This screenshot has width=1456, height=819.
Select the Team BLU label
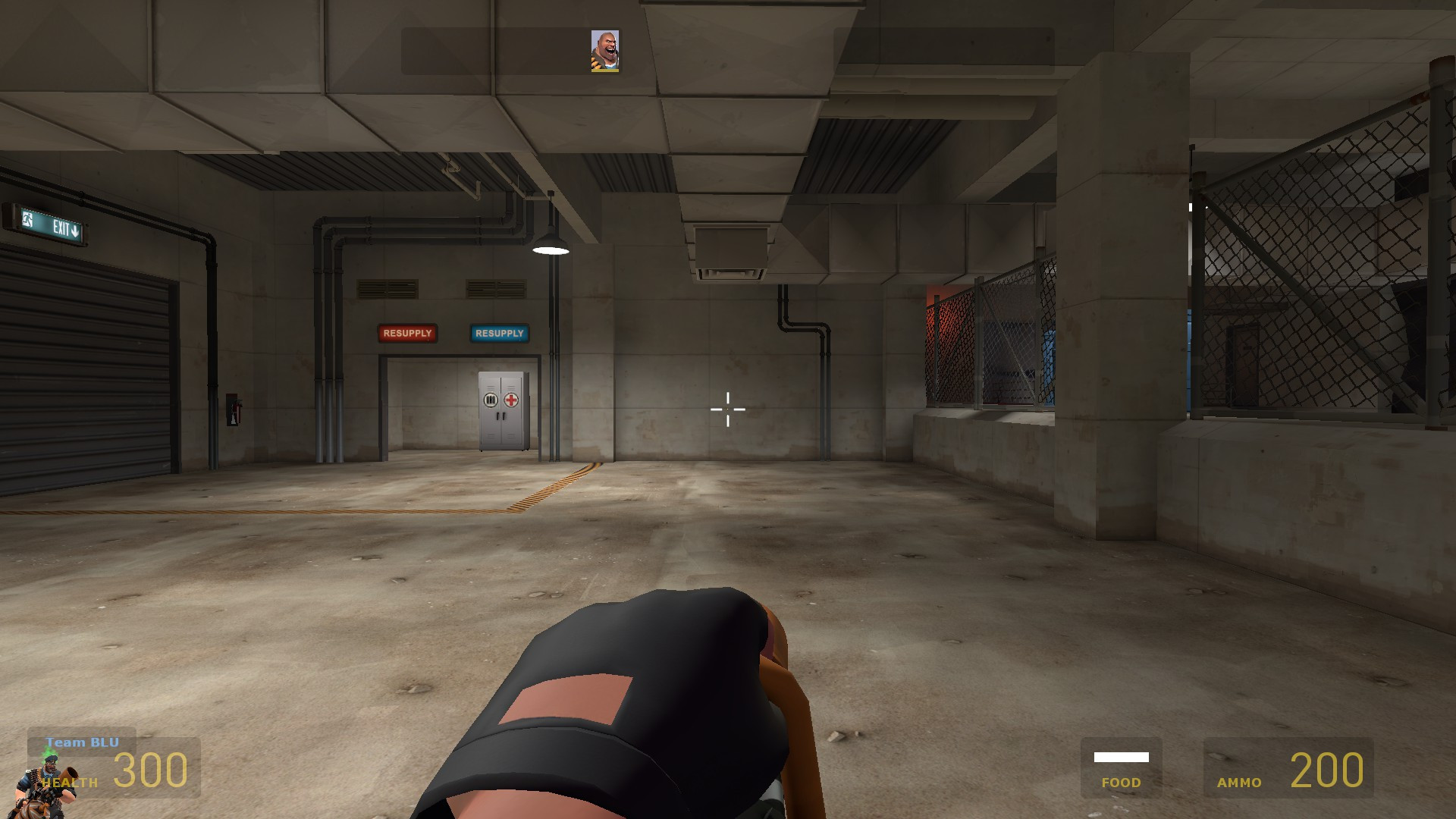[x=81, y=742]
